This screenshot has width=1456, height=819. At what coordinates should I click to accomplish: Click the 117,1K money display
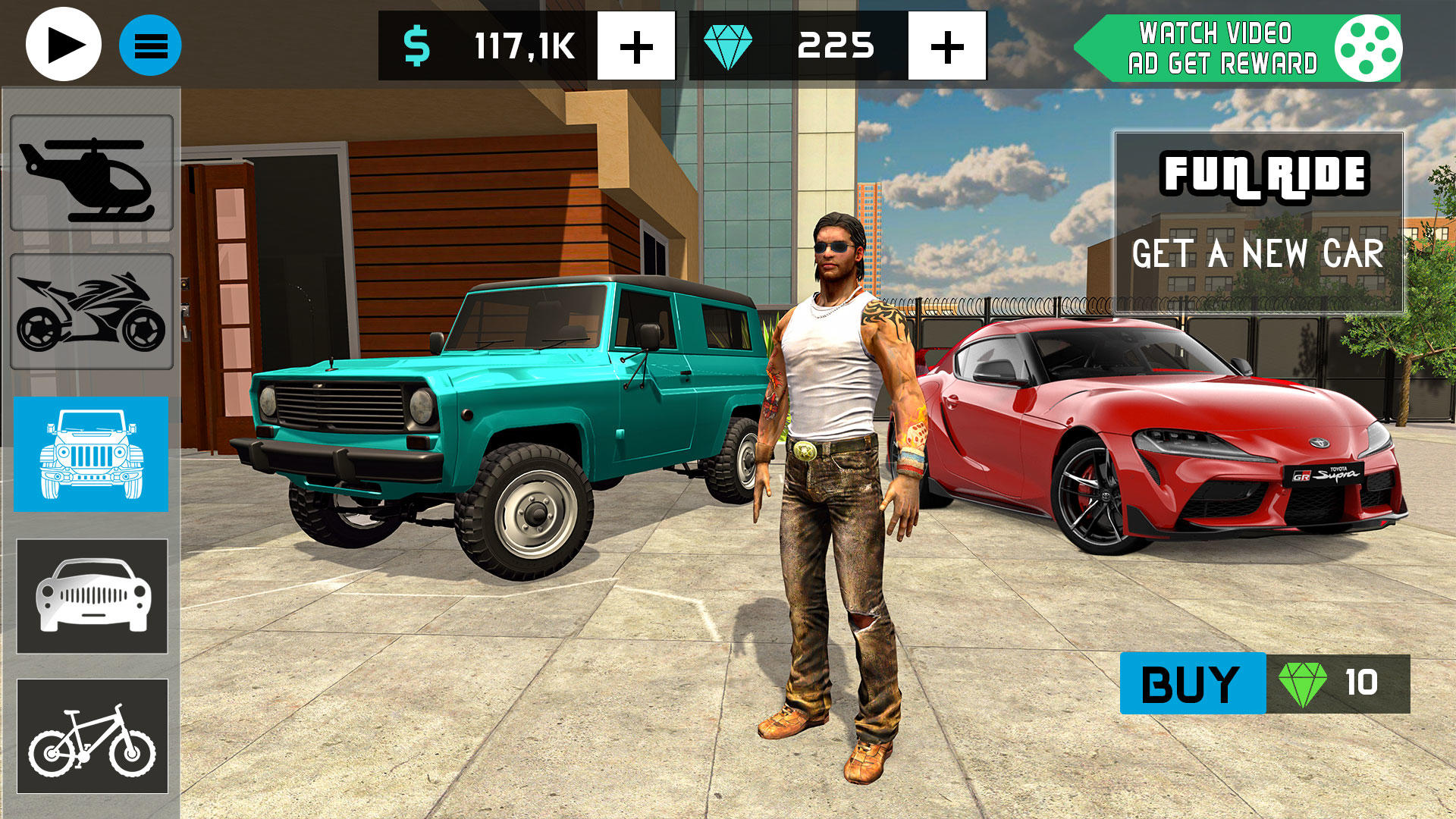[523, 44]
